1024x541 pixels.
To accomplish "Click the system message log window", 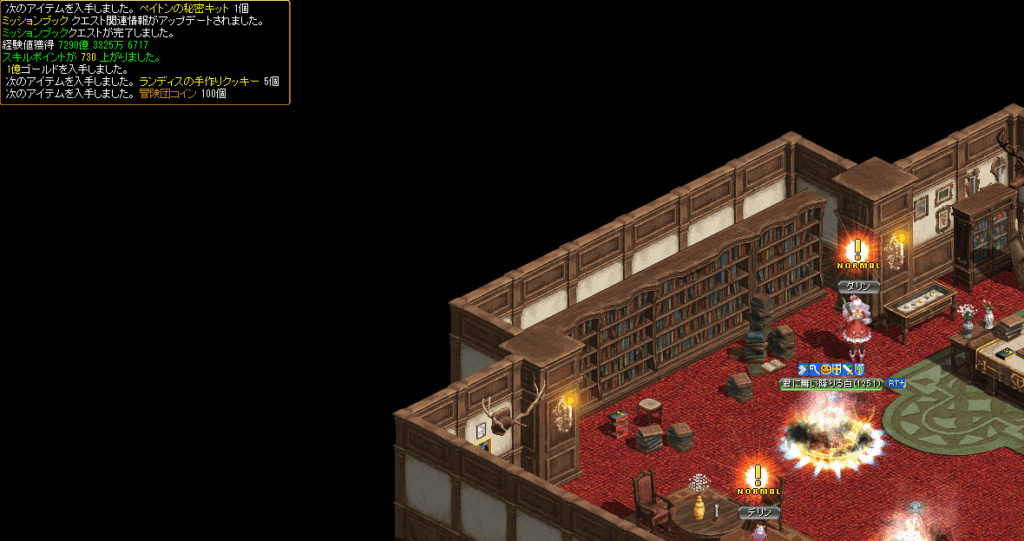I will click(x=145, y=52).
